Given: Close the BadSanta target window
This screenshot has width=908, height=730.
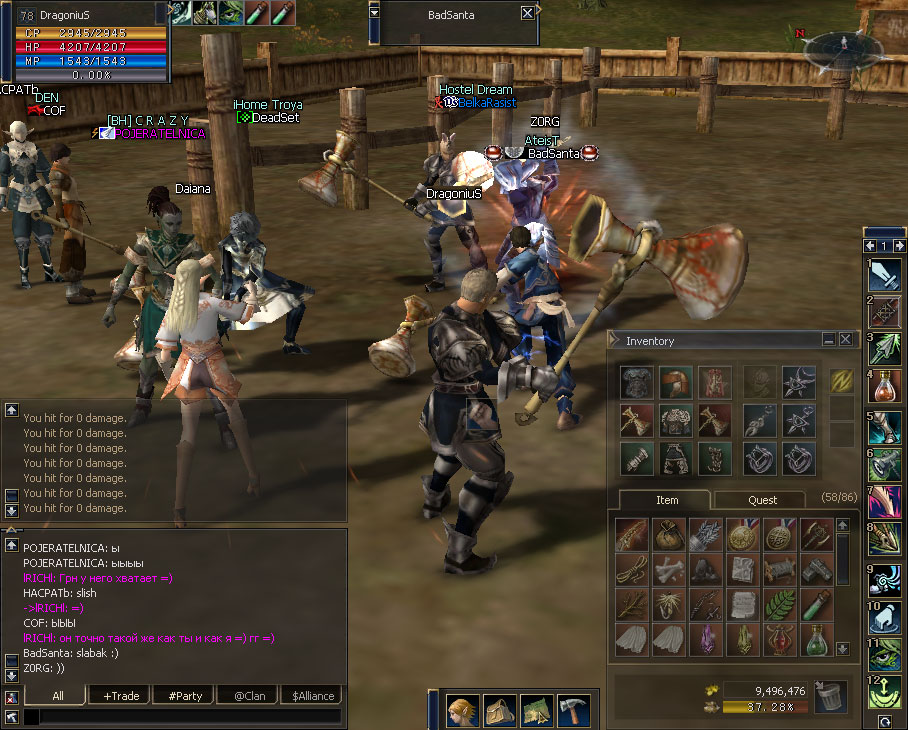Looking at the screenshot, I should coord(527,13).
